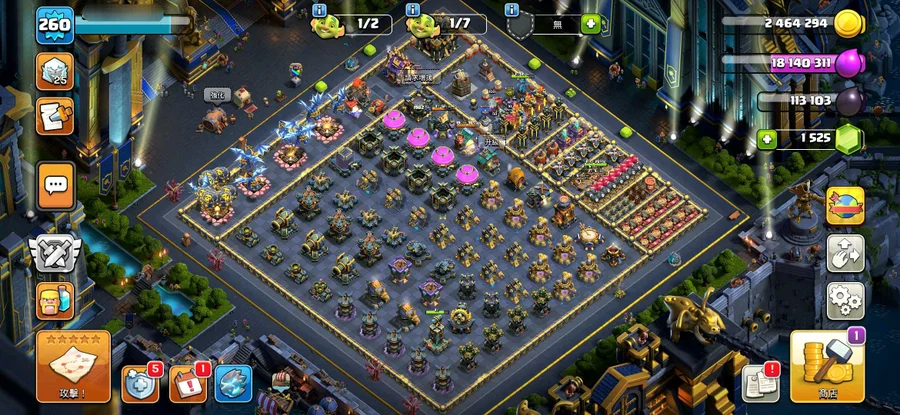Open the blue crystal ore icon
Screen dimensions: 900x415
tap(233, 385)
